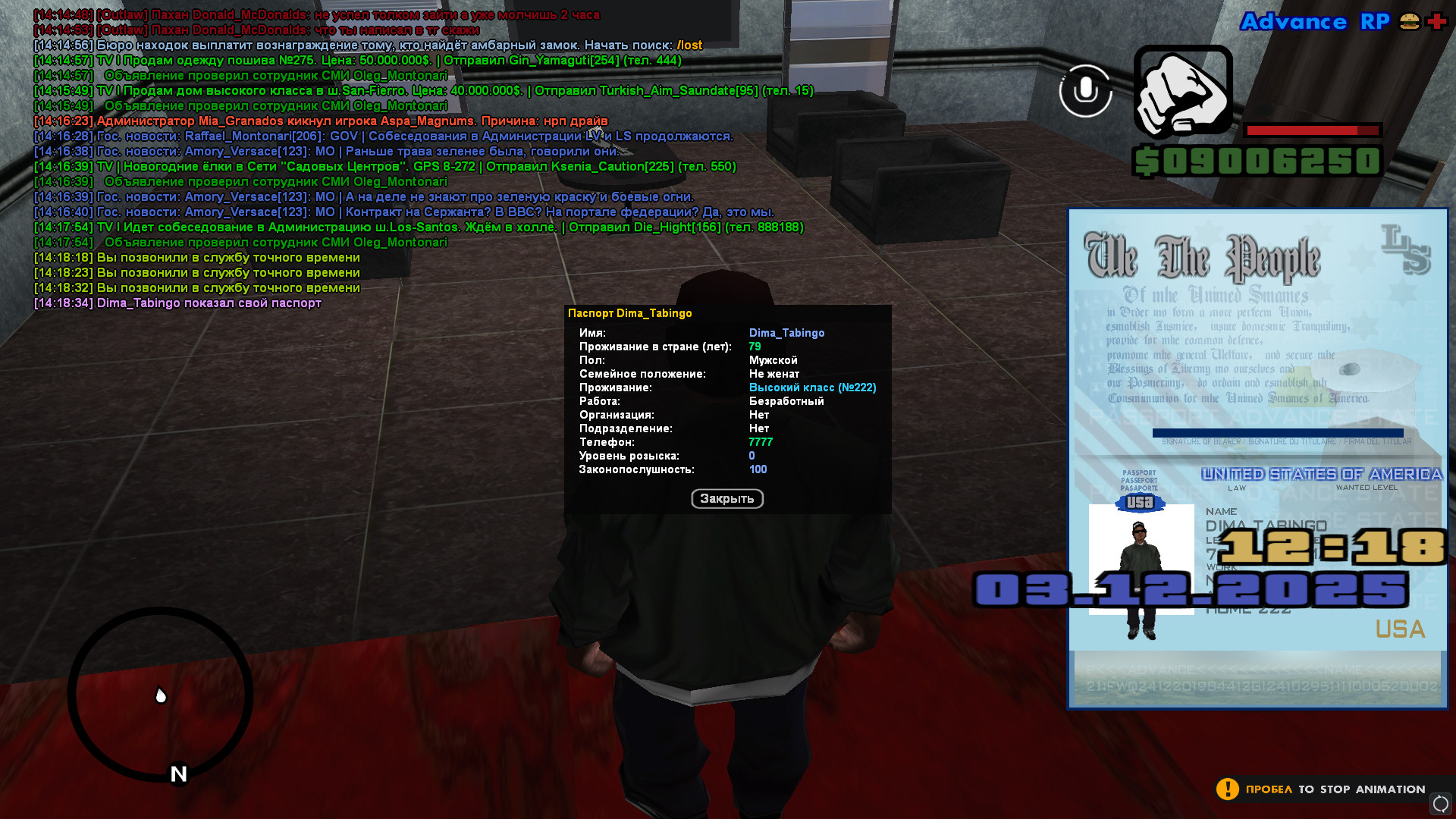Click the Паспорт Dima_Tabingo title bar
This screenshot has width=1456, height=819.
click(632, 312)
